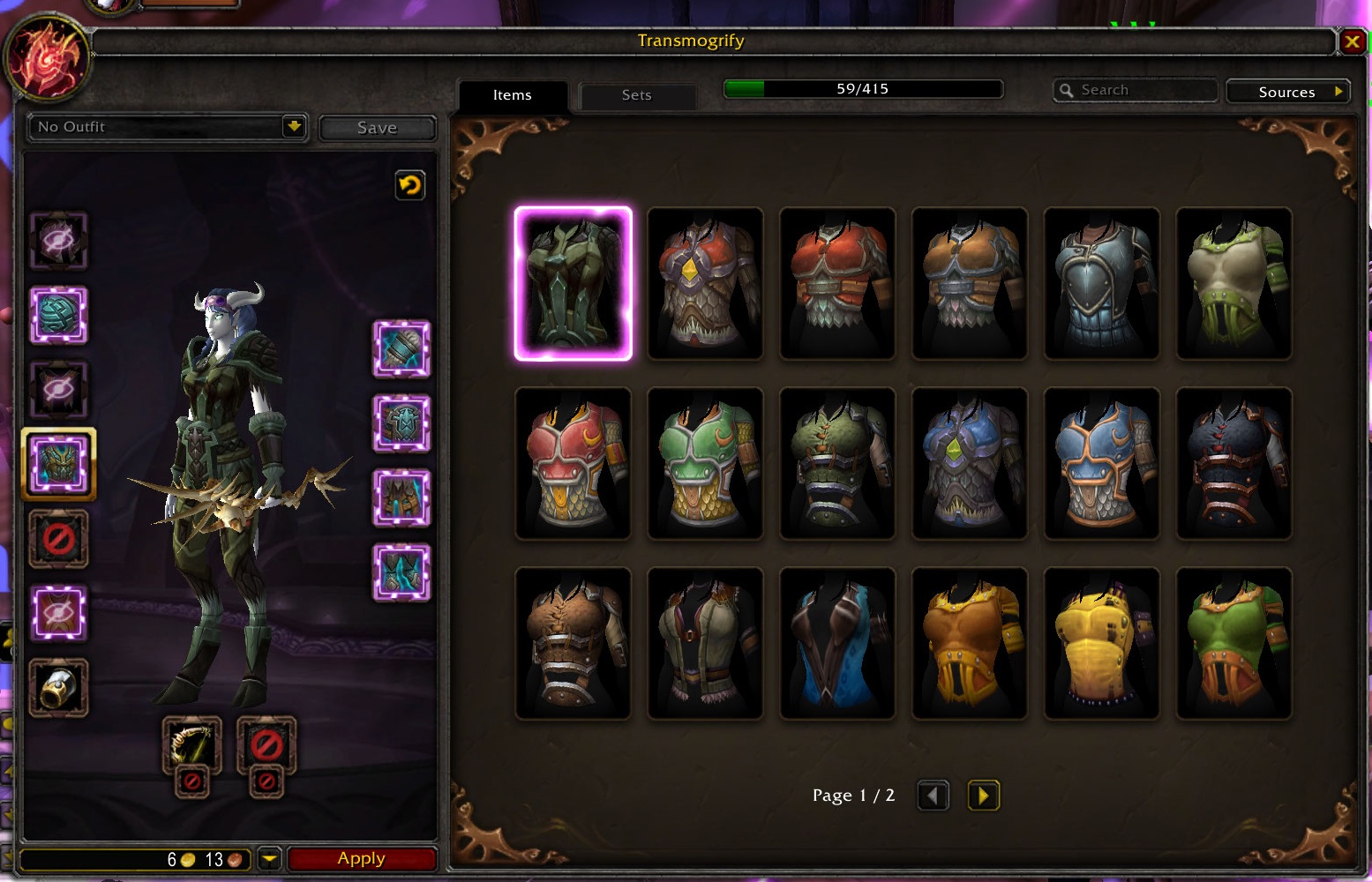Select the Items tab
1372x882 pixels.
pyautogui.click(x=513, y=95)
